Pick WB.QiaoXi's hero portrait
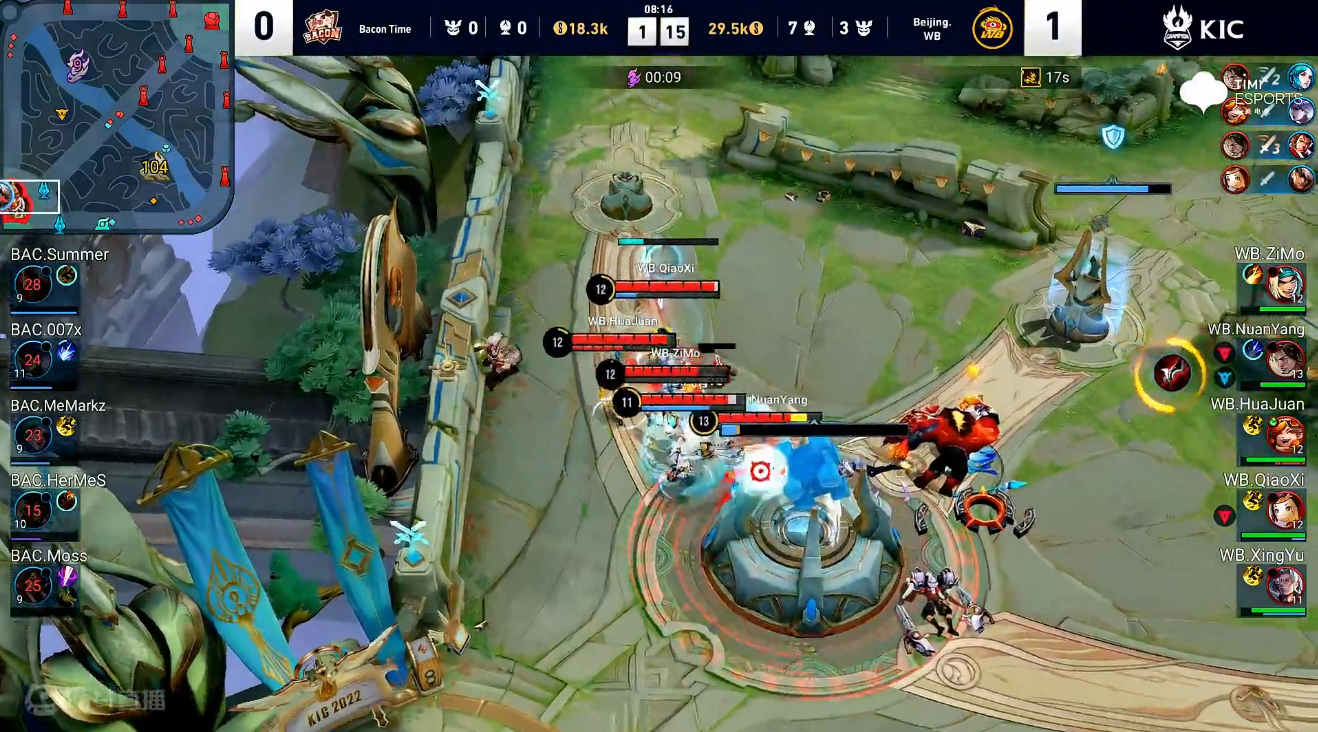Screen dimensions: 1318x732 pyautogui.click(x=1285, y=510)
